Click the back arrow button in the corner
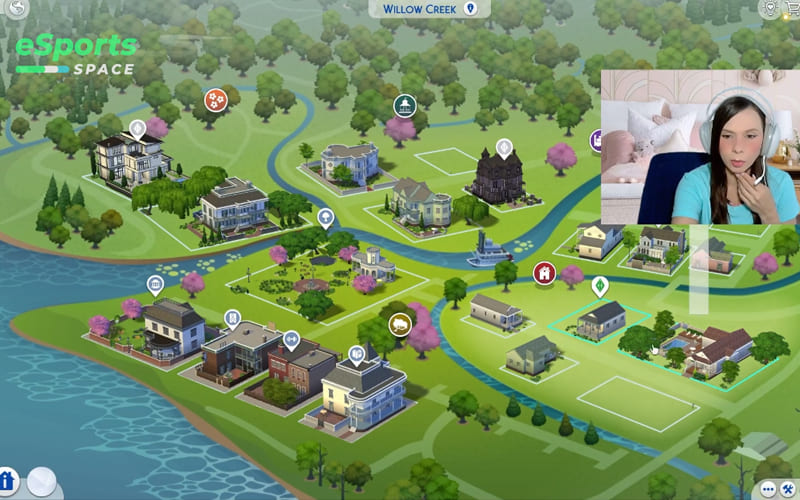 (16, 7)
